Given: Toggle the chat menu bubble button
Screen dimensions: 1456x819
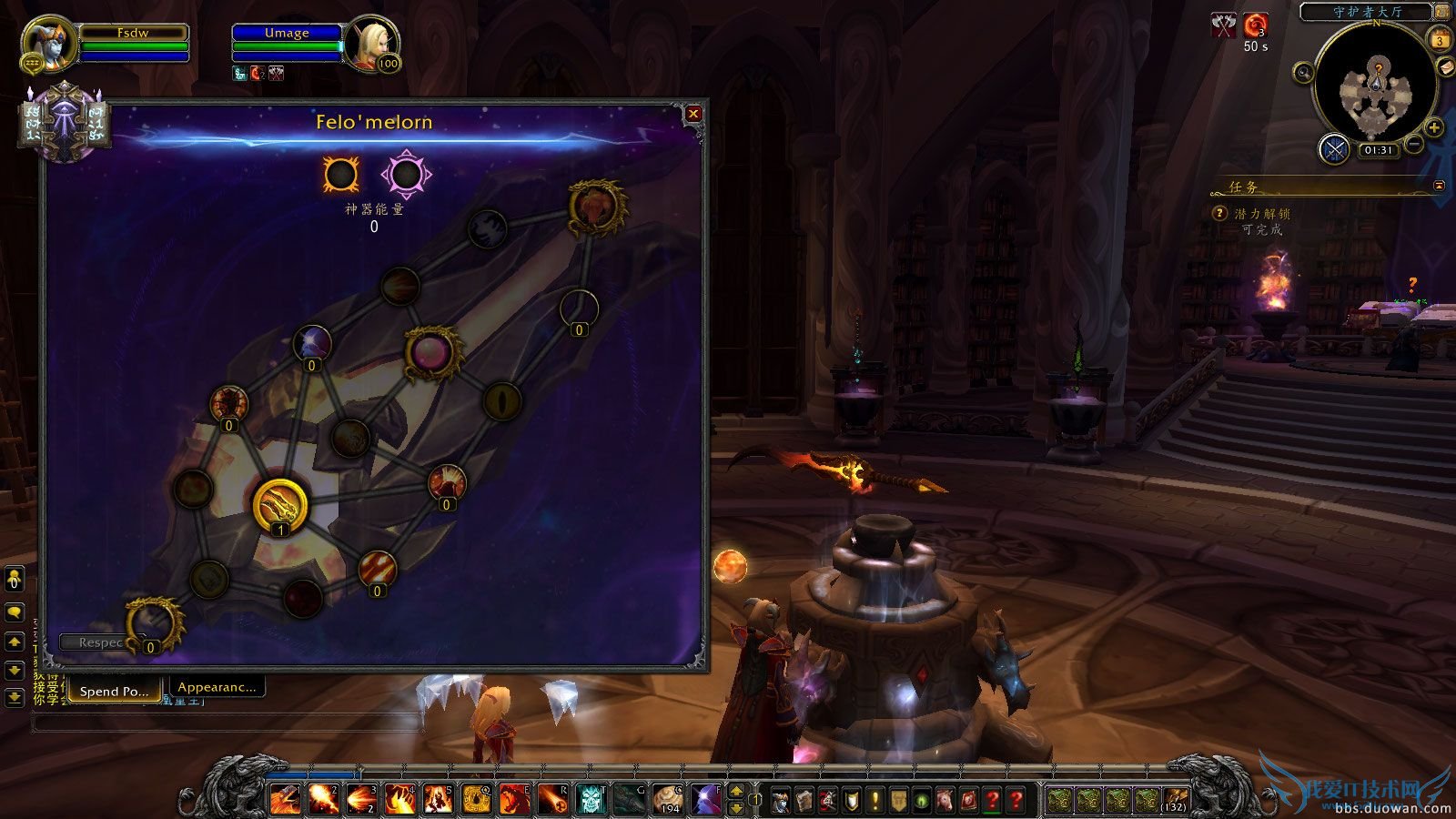Looking at the screenshot, I should coord(13,611).
